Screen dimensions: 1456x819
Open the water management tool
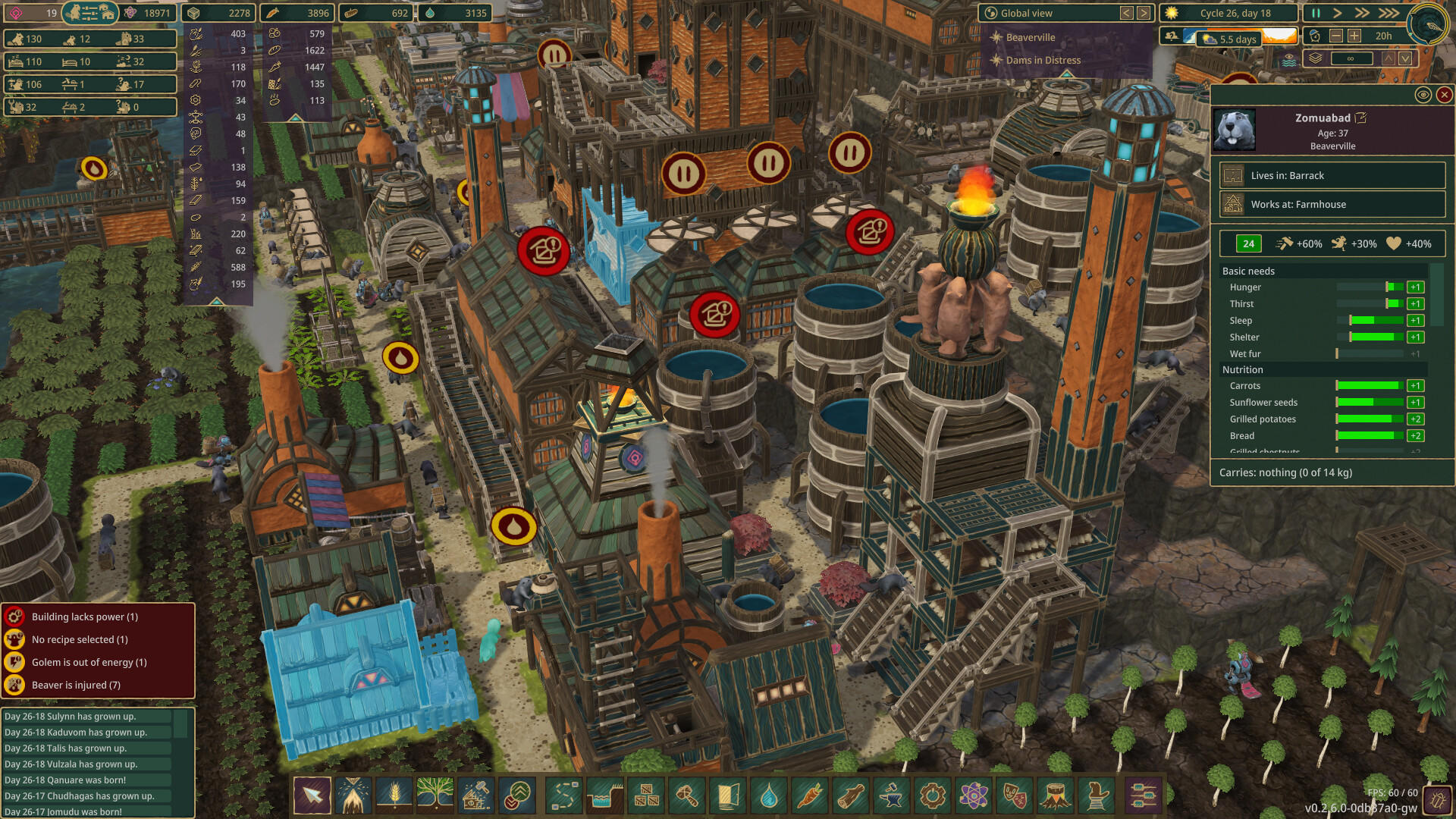coord(604,796)
